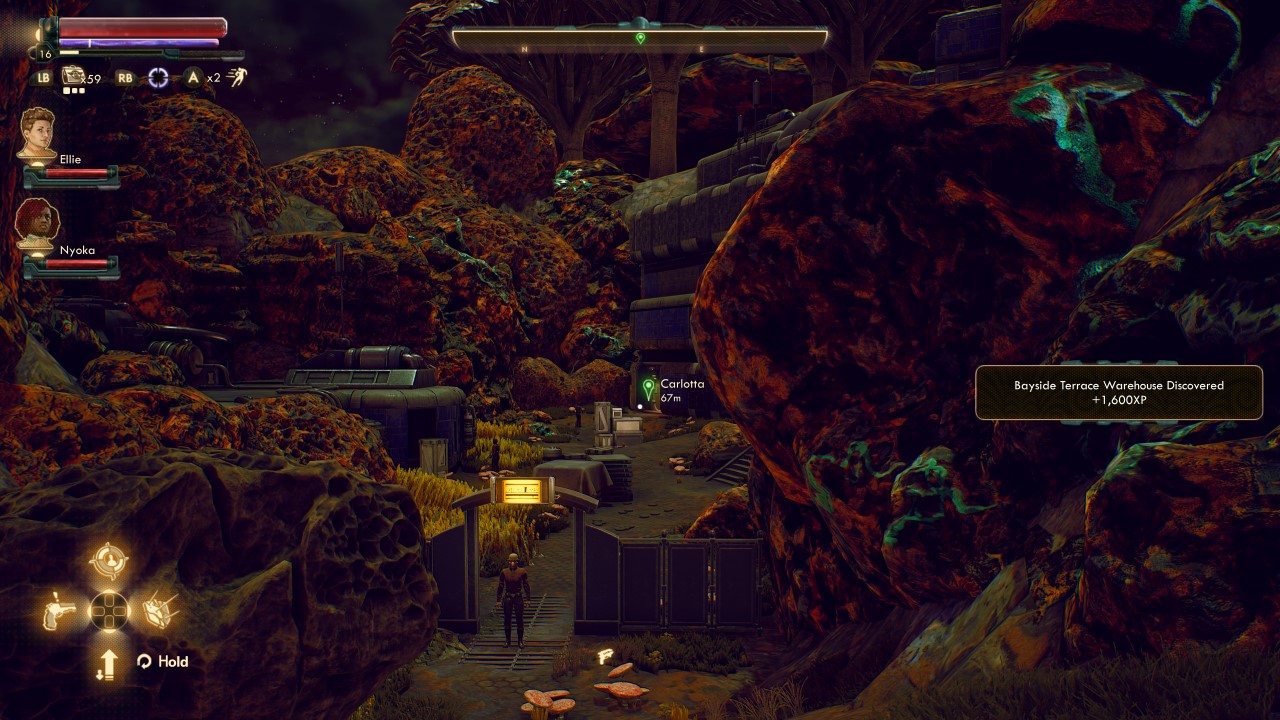Viewport: 1280px width, 720px height.
Task: Click the Bayside Terrace Warehouse Discovered notification
Action: tap(1118, 392)
